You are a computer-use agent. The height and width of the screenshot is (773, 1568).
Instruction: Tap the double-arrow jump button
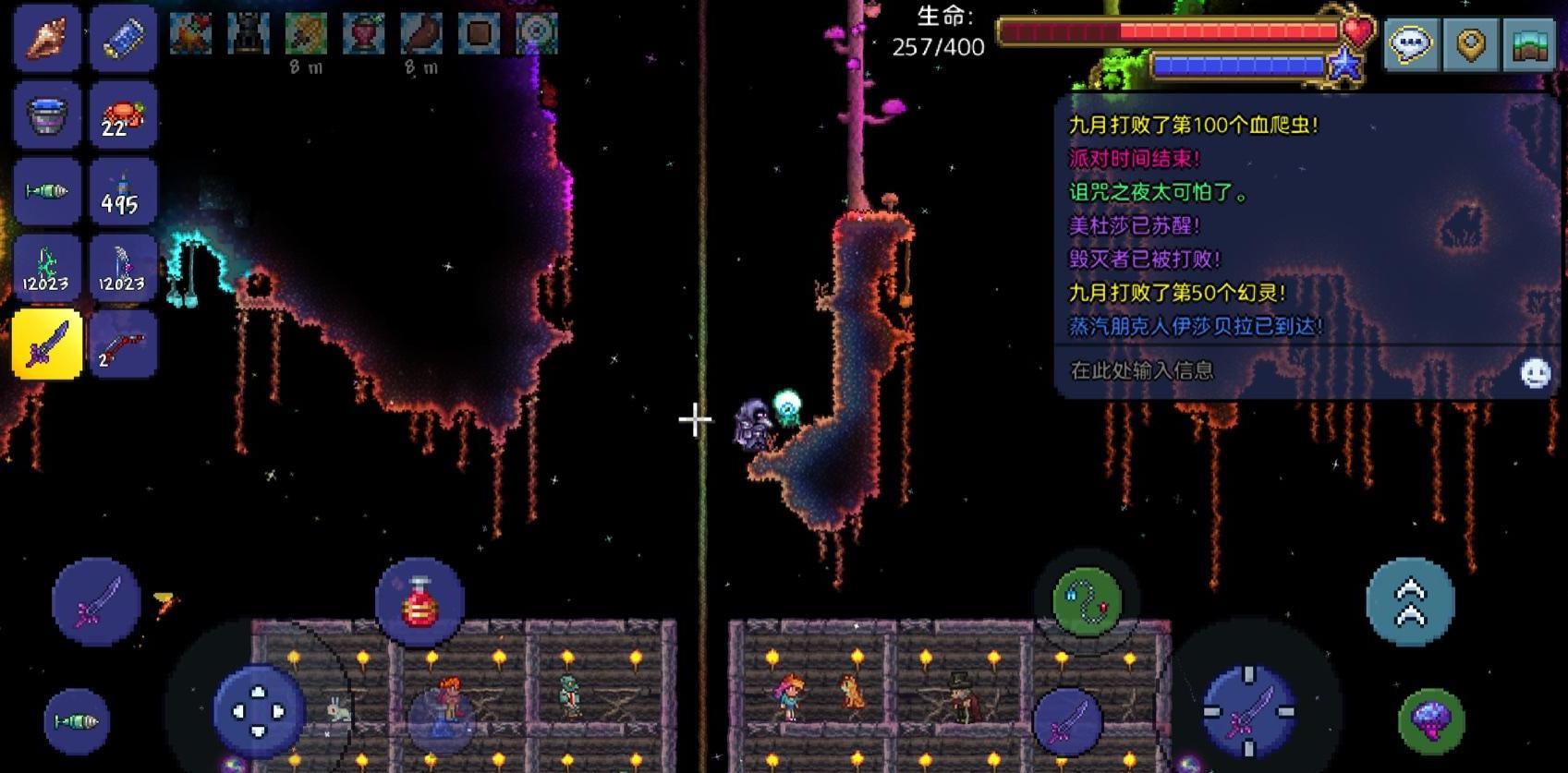point(1410,601)
